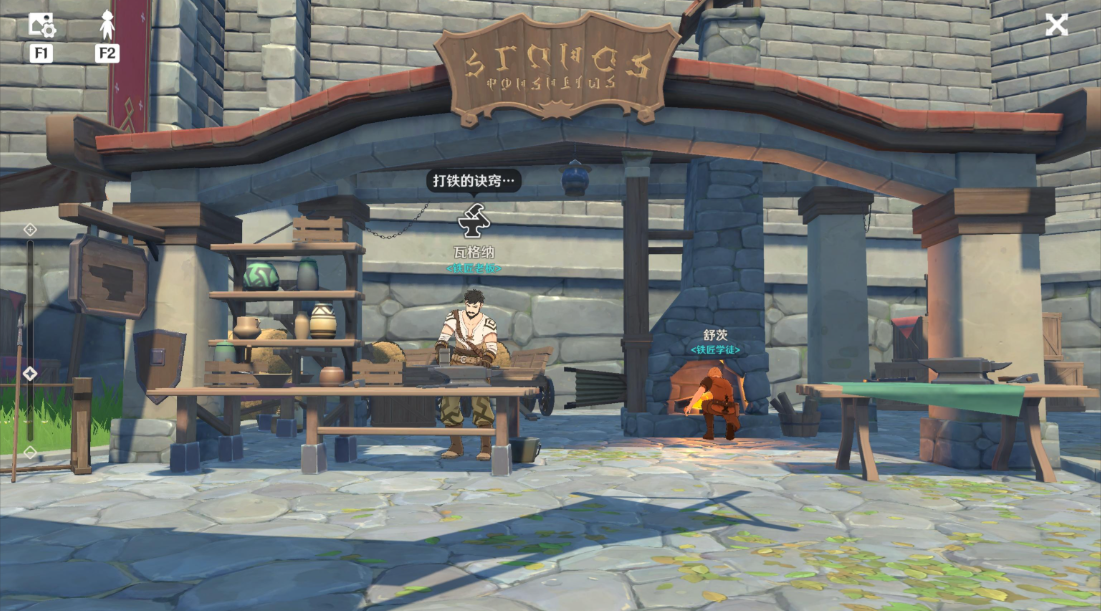Click the plus button above the zoom slider

30,229
